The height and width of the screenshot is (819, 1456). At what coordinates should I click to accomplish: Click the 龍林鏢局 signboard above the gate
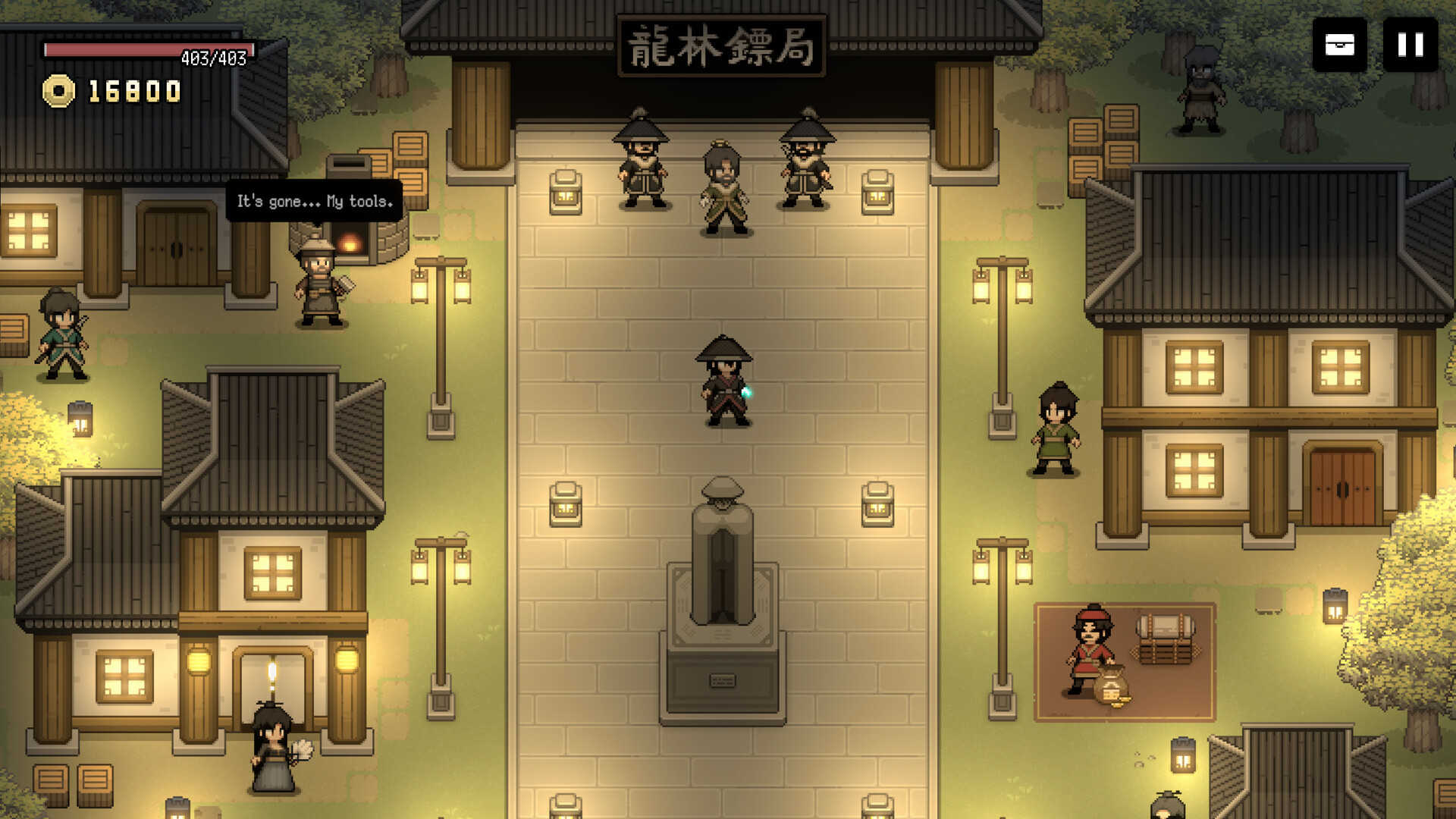[722, 45]
